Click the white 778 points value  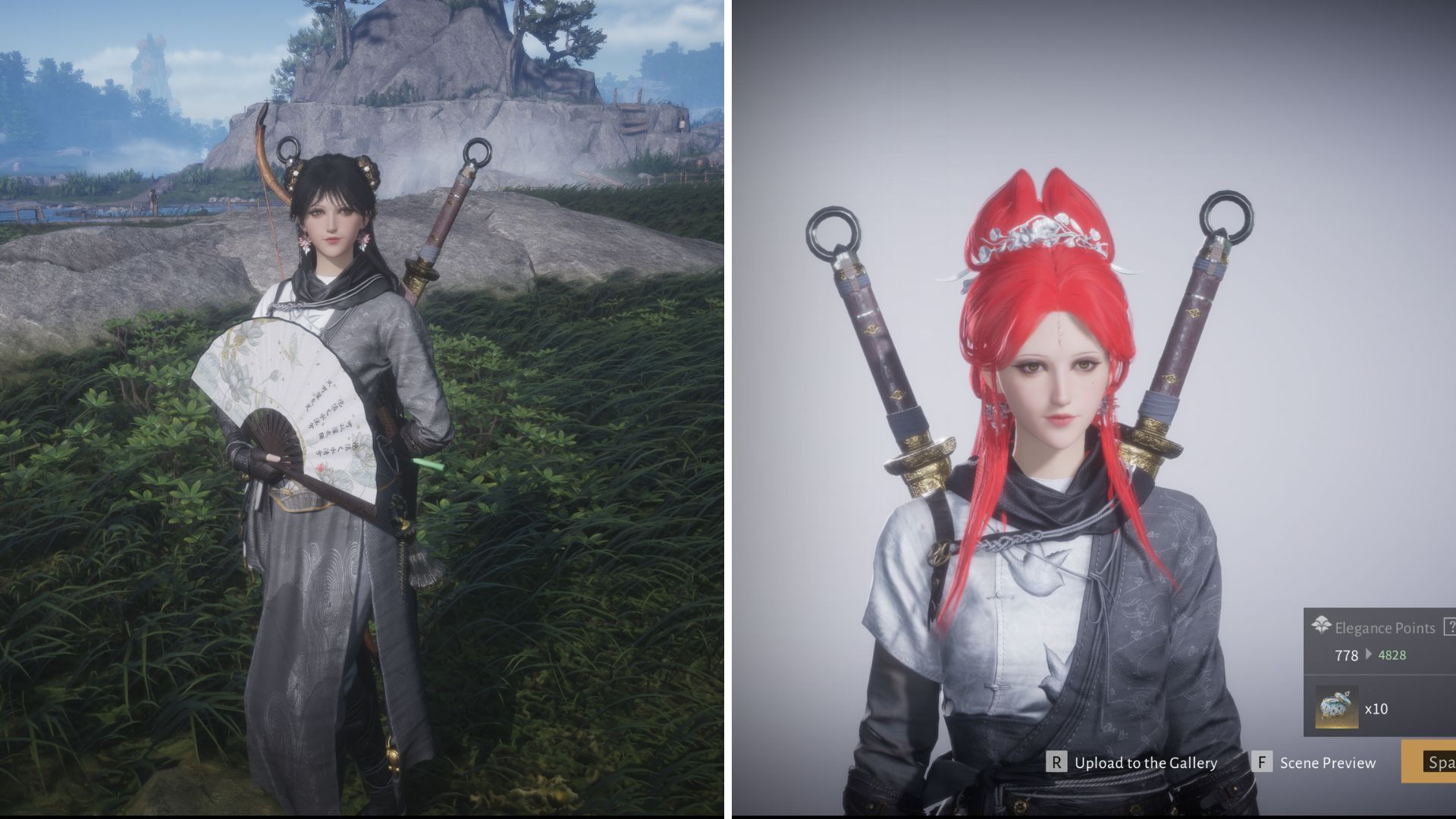point(1347,654)
